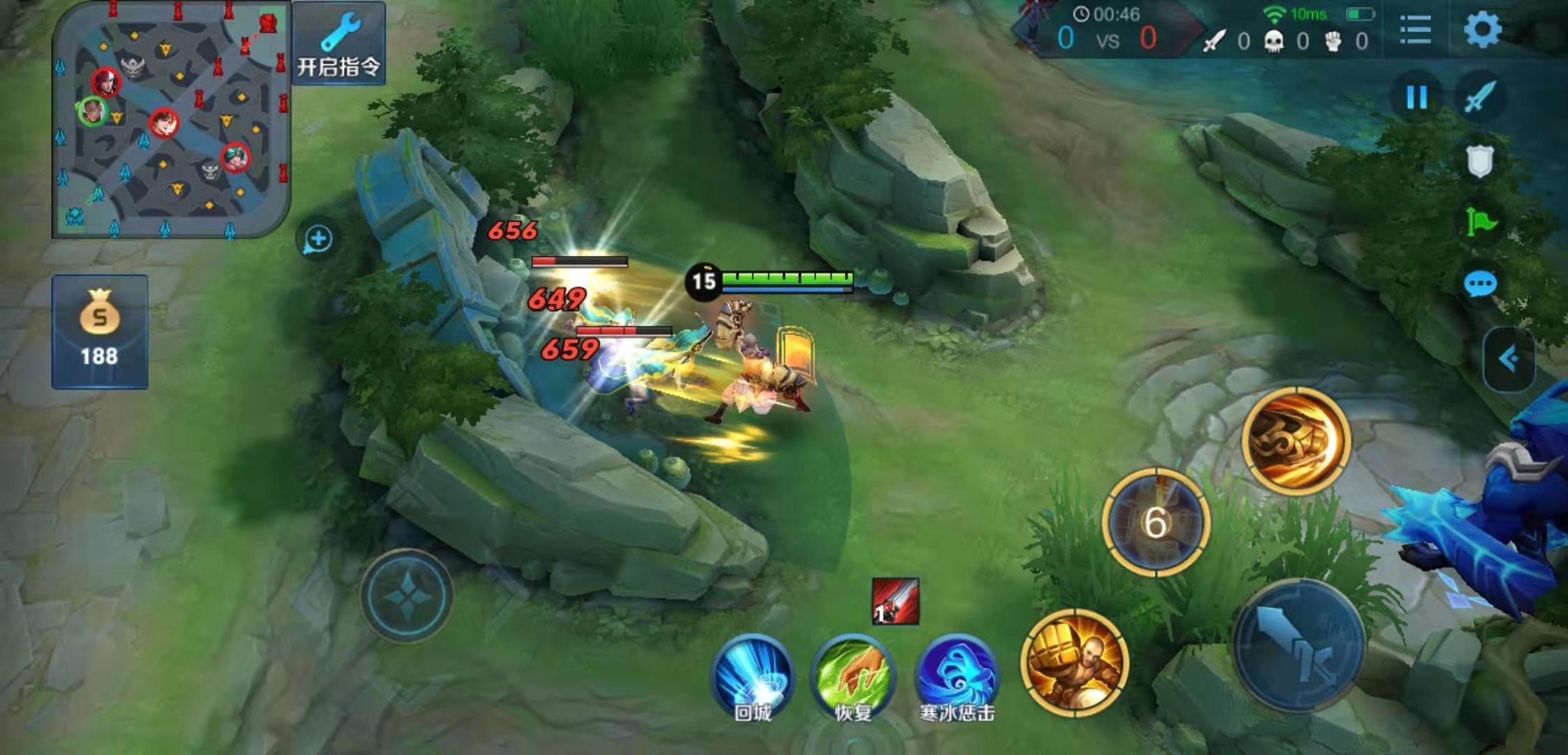
Task: Tap the blue sword icon button
Action: (1479, 97)
